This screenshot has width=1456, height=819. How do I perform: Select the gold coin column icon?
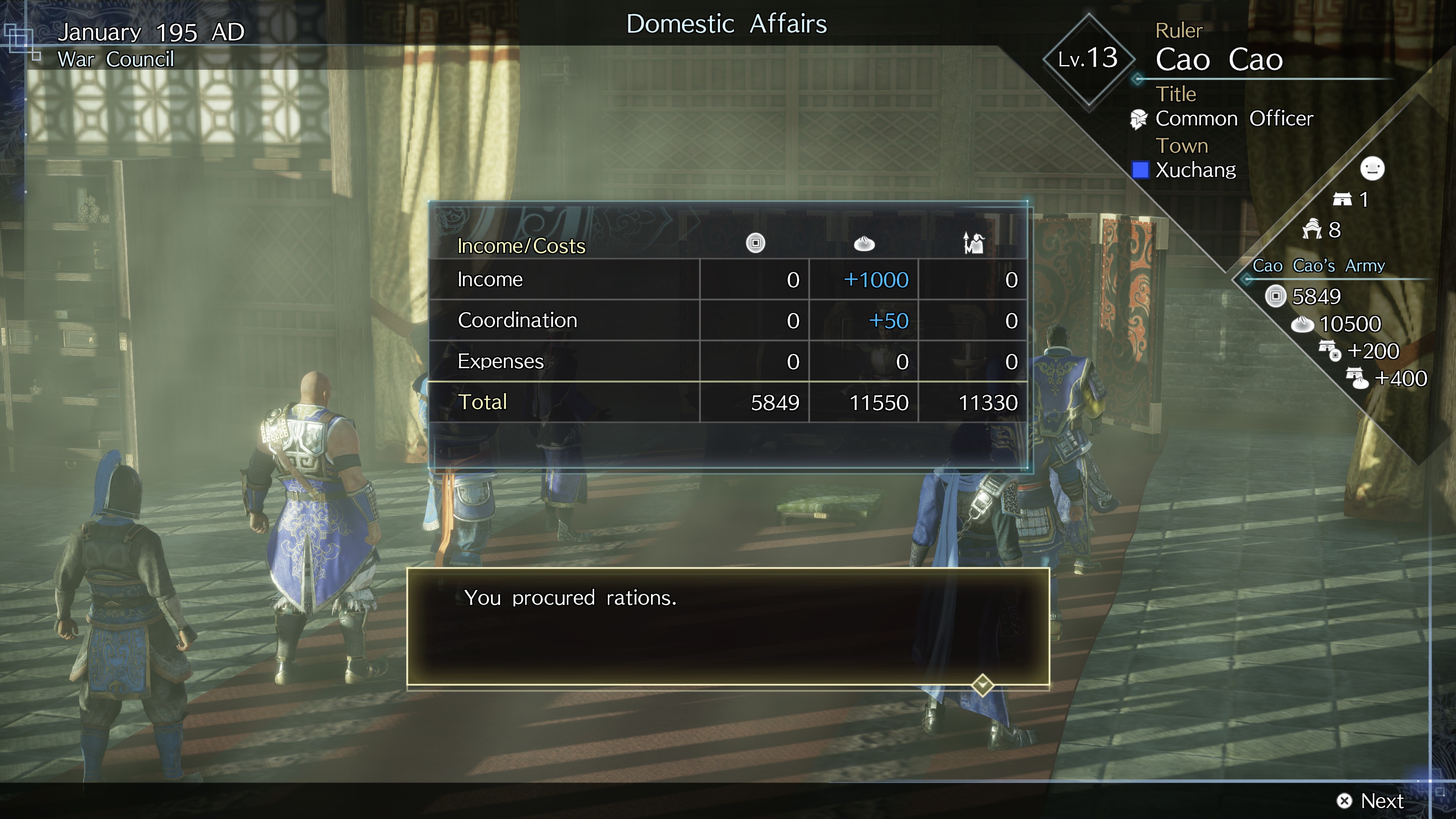tap(756, 243)
